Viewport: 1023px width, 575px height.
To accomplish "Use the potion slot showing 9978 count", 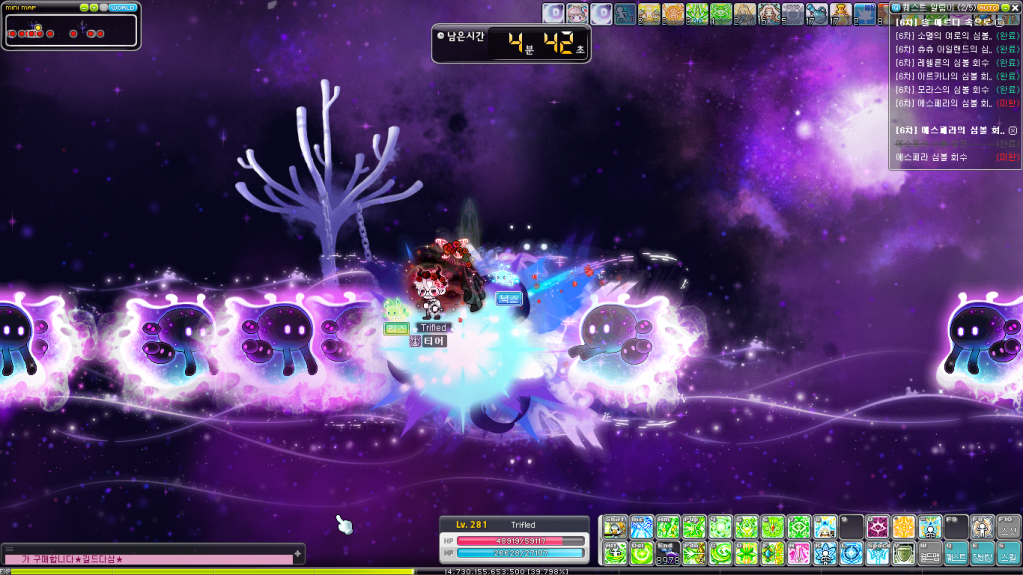I will pos(667,553).
